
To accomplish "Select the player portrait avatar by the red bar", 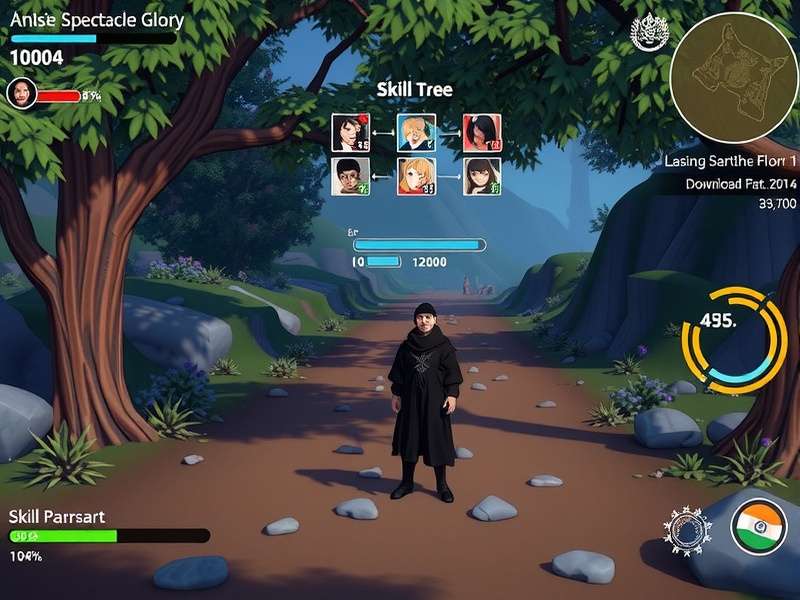I will (x=21, y=94).
